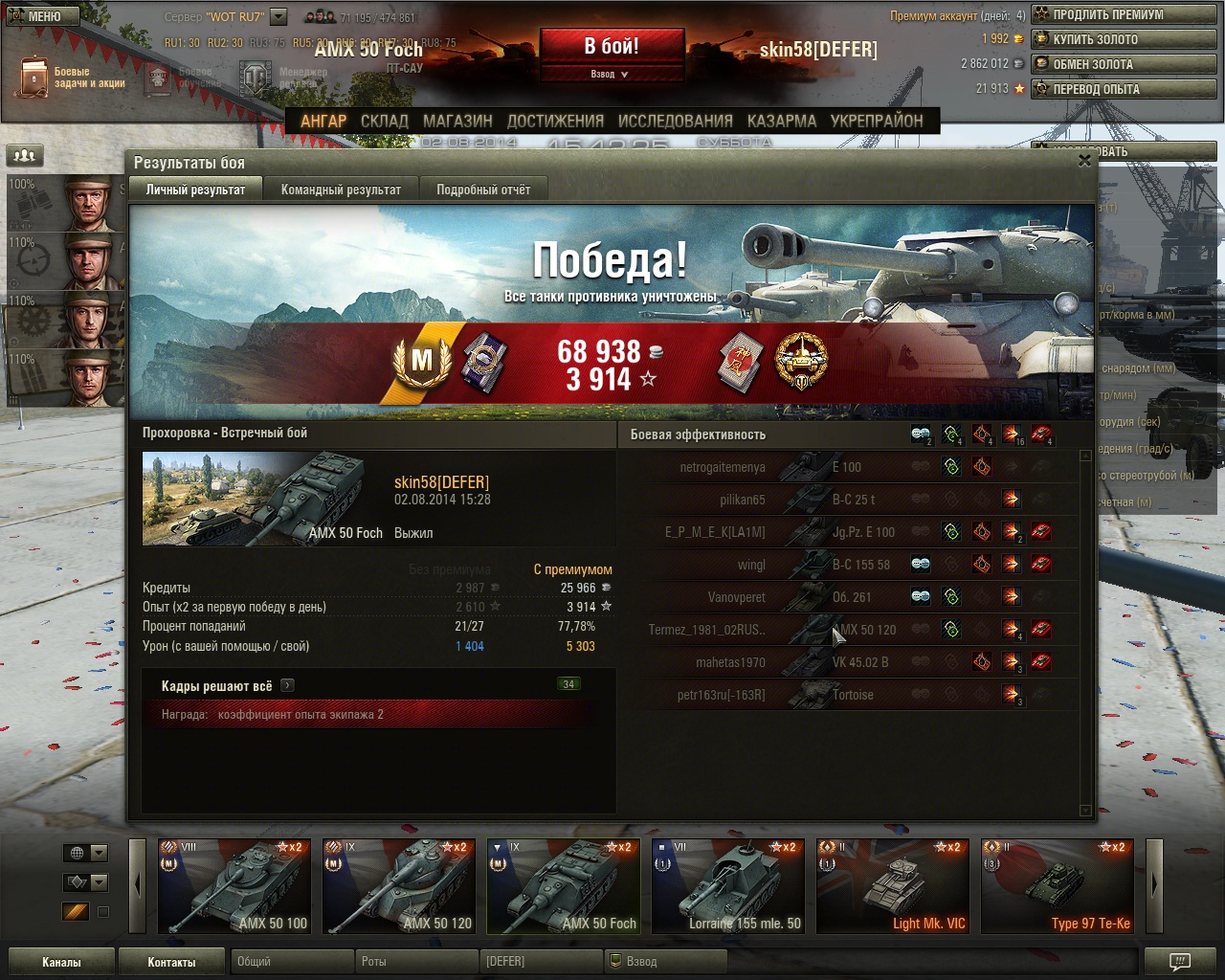Go to the КАЗАРМА barracks
The width and height of the screenshot is (1225, 980).
coord(781,122)
